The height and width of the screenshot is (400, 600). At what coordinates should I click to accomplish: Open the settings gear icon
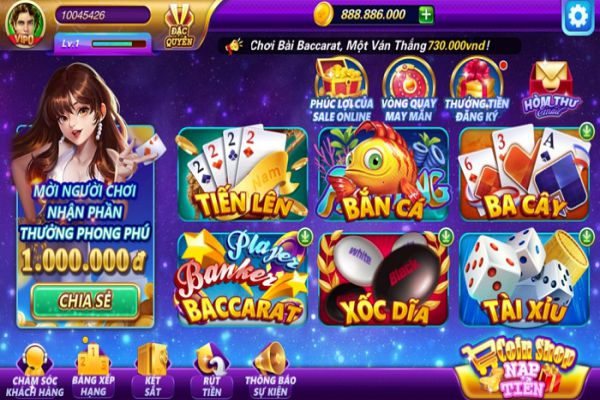click(x=576, y=15)
